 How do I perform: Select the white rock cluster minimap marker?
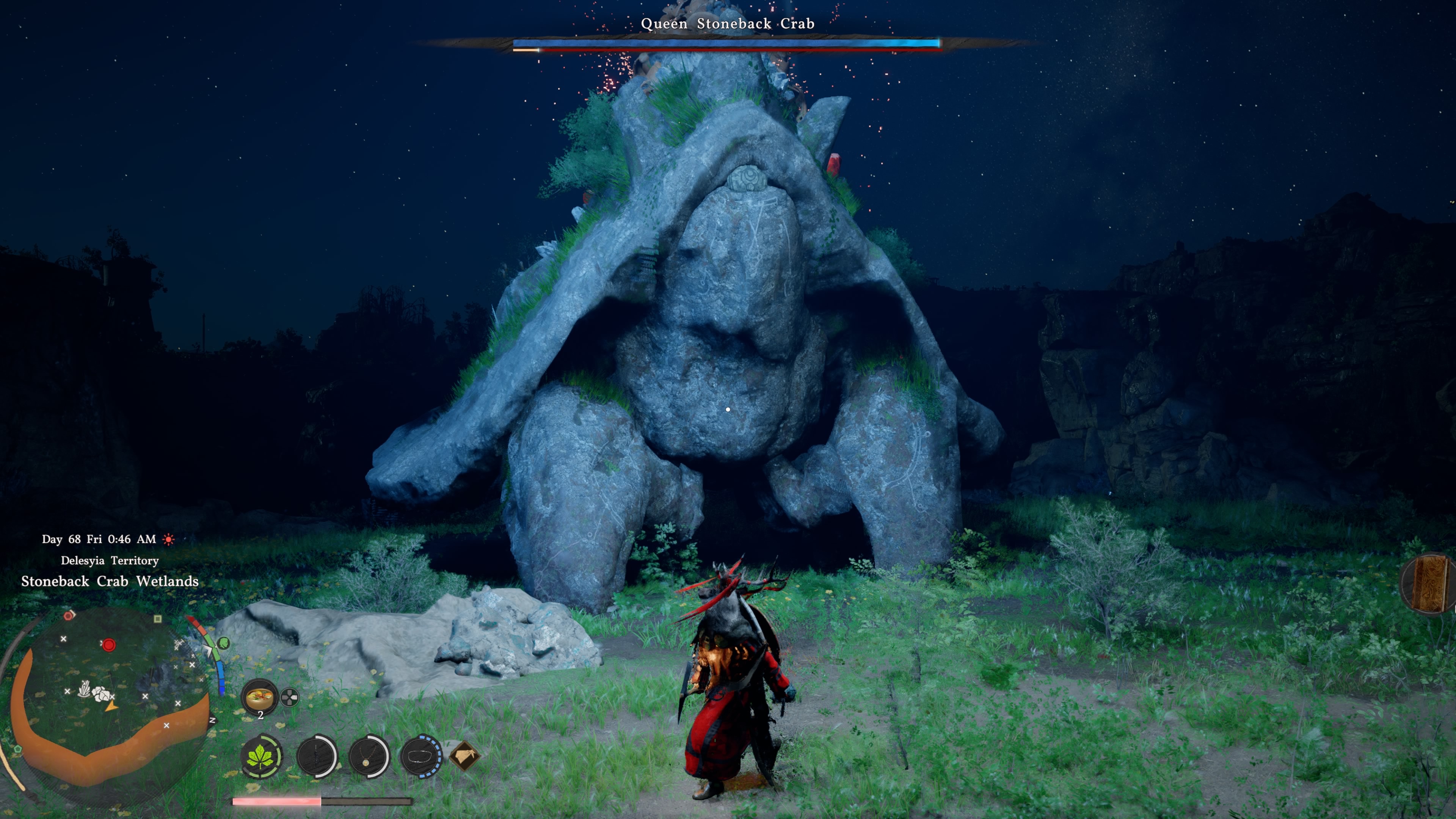(x=102, y=693)
